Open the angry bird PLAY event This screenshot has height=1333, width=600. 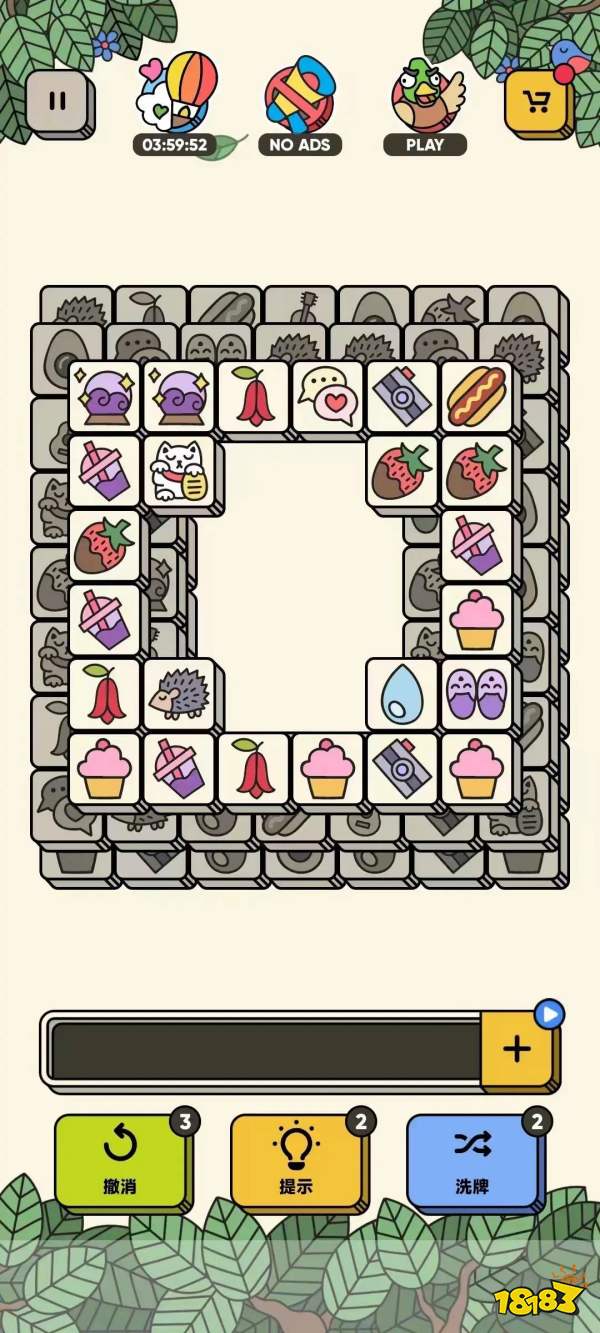[426, 98]
